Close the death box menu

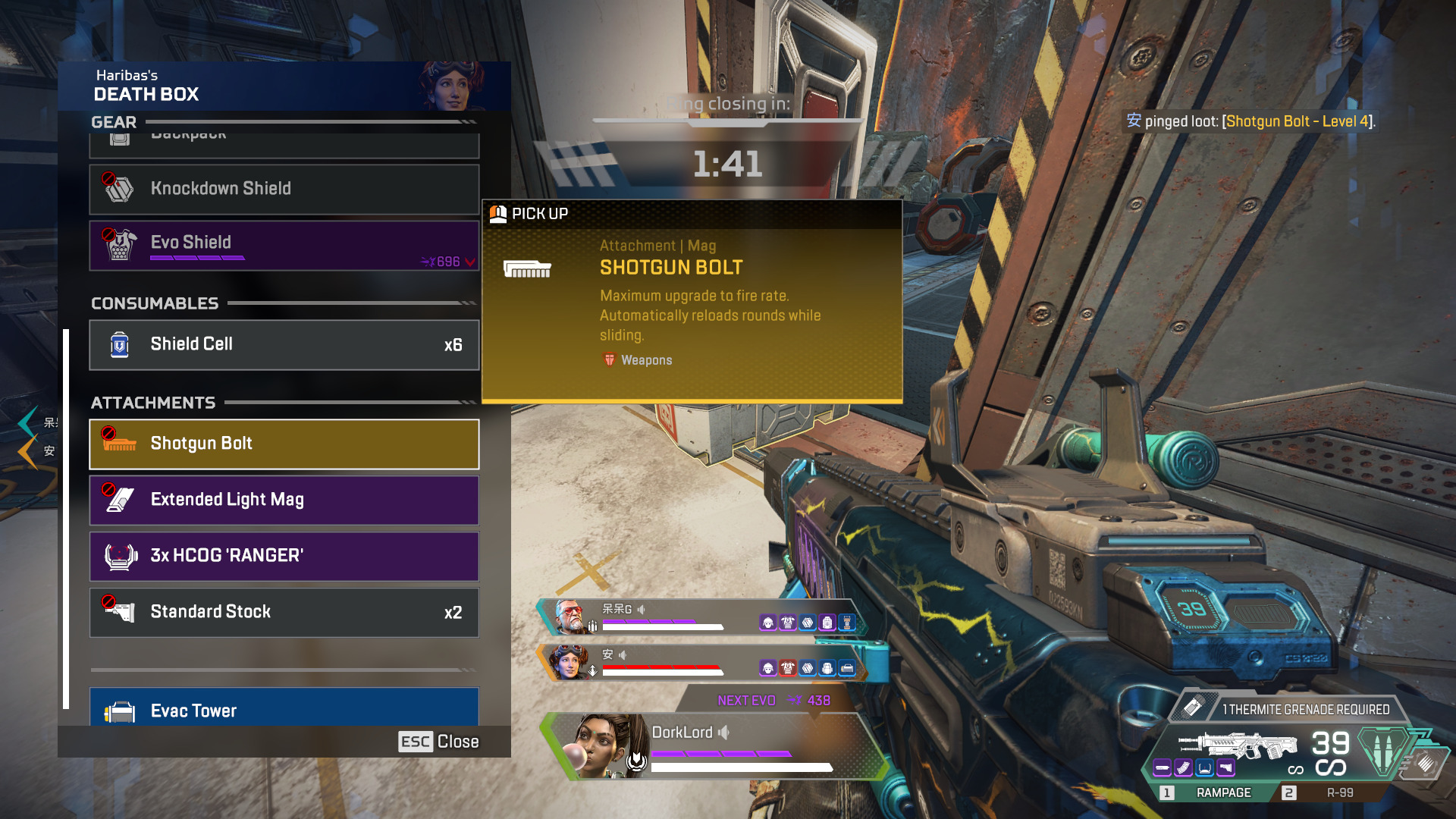439,742
